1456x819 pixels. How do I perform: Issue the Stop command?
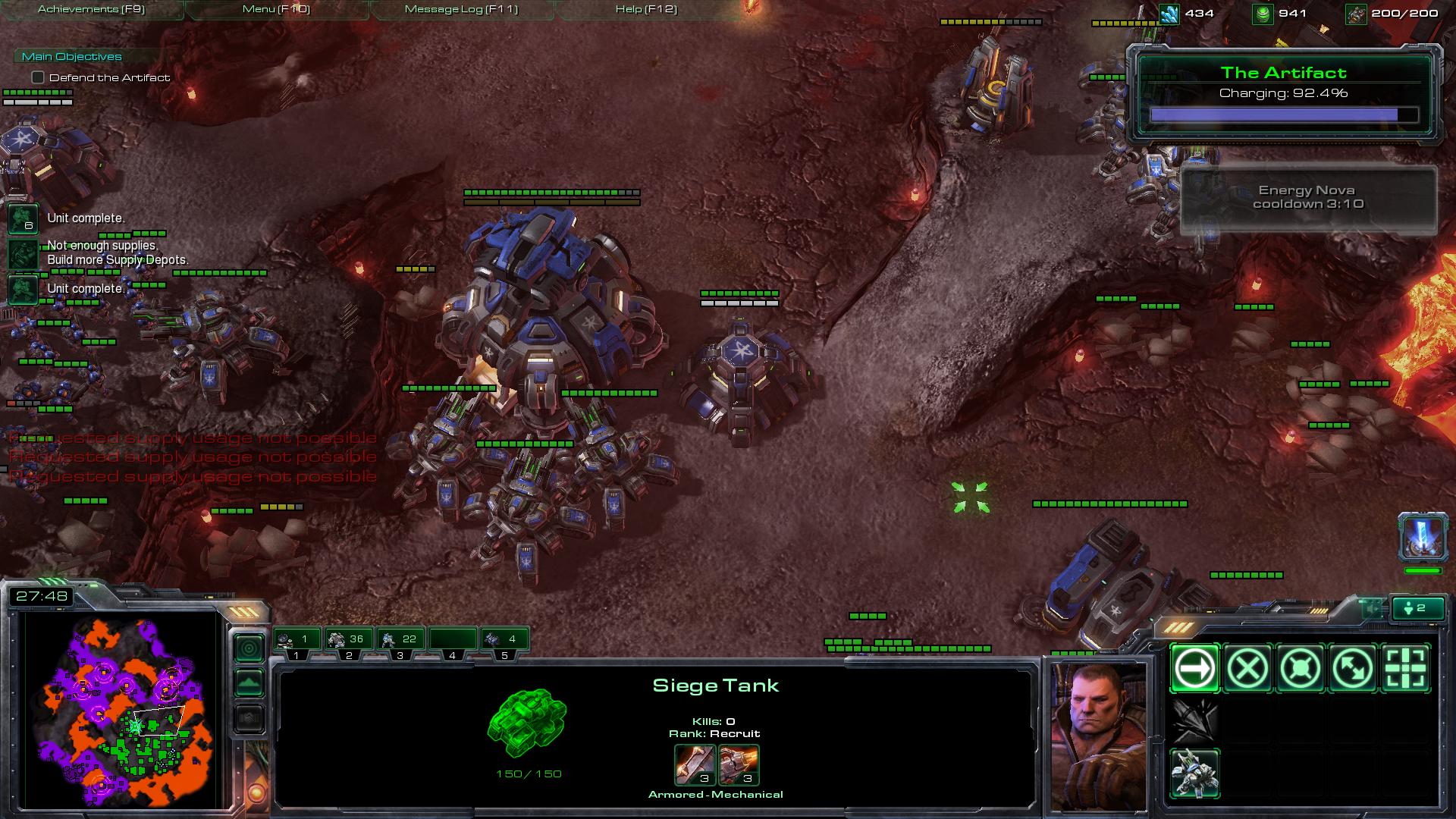[x=1247, y=668]
